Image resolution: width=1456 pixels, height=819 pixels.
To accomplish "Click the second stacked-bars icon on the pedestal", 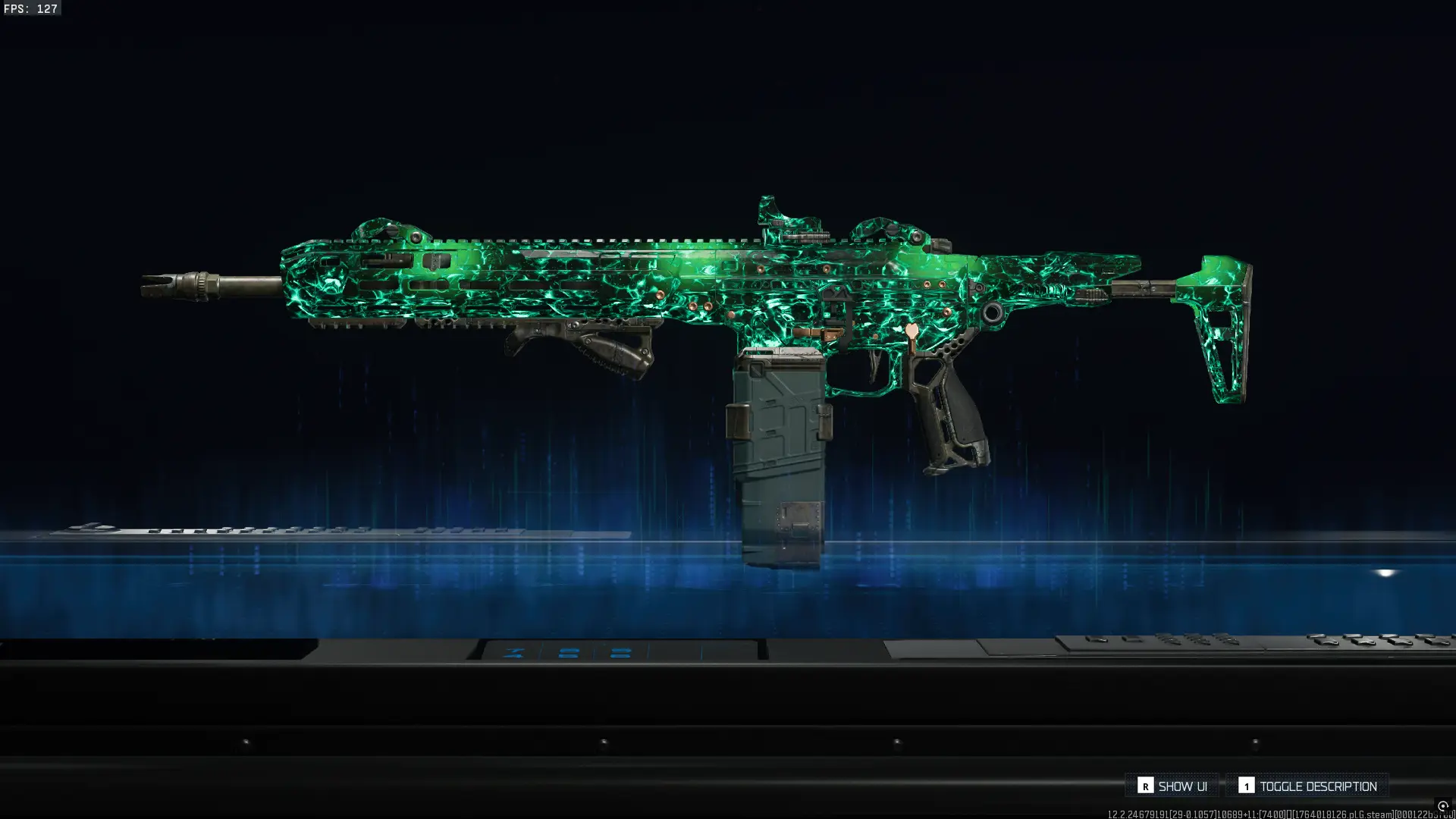I will click(622, 653).
